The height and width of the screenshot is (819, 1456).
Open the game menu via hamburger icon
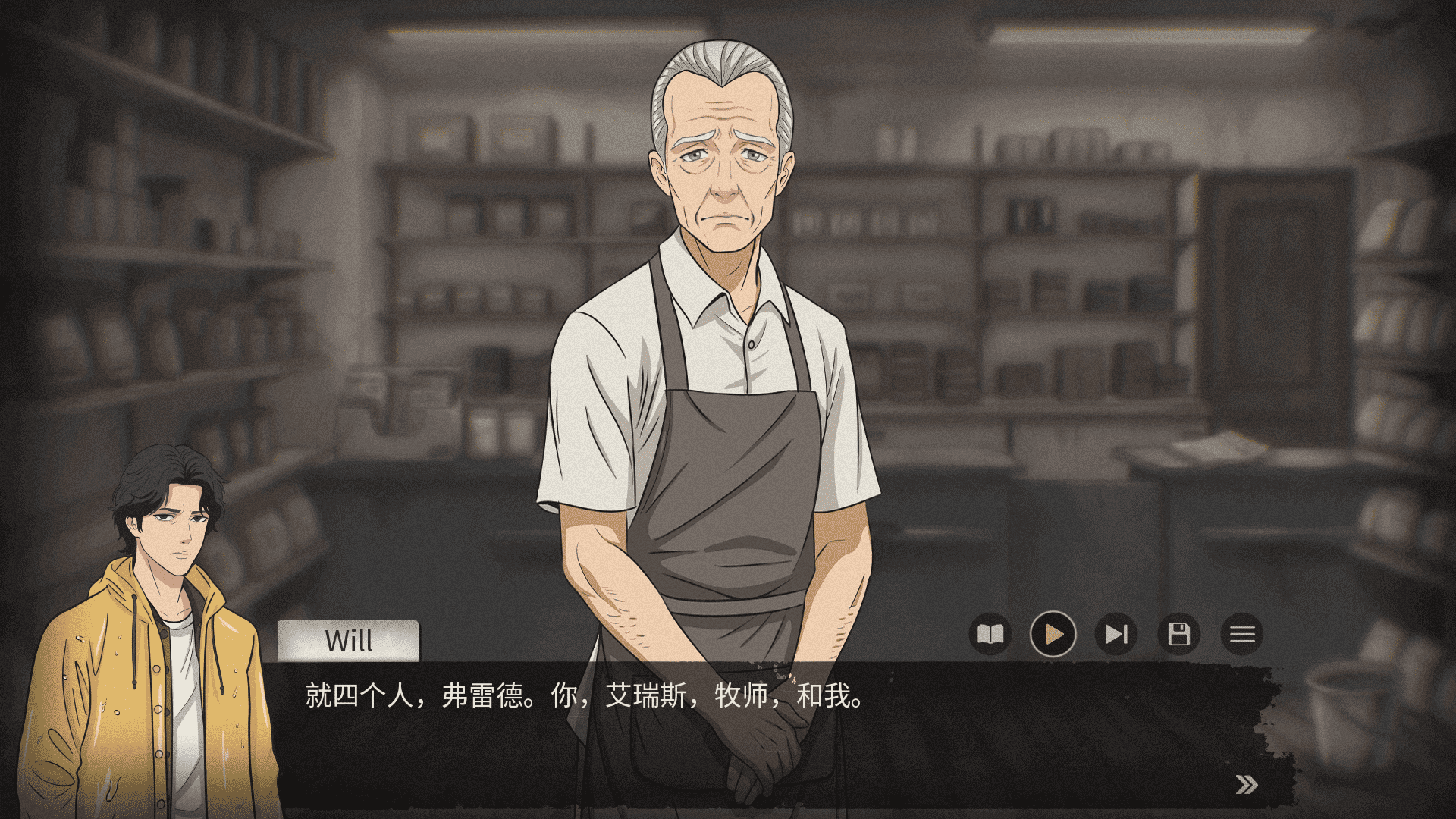coord(1242,635)
